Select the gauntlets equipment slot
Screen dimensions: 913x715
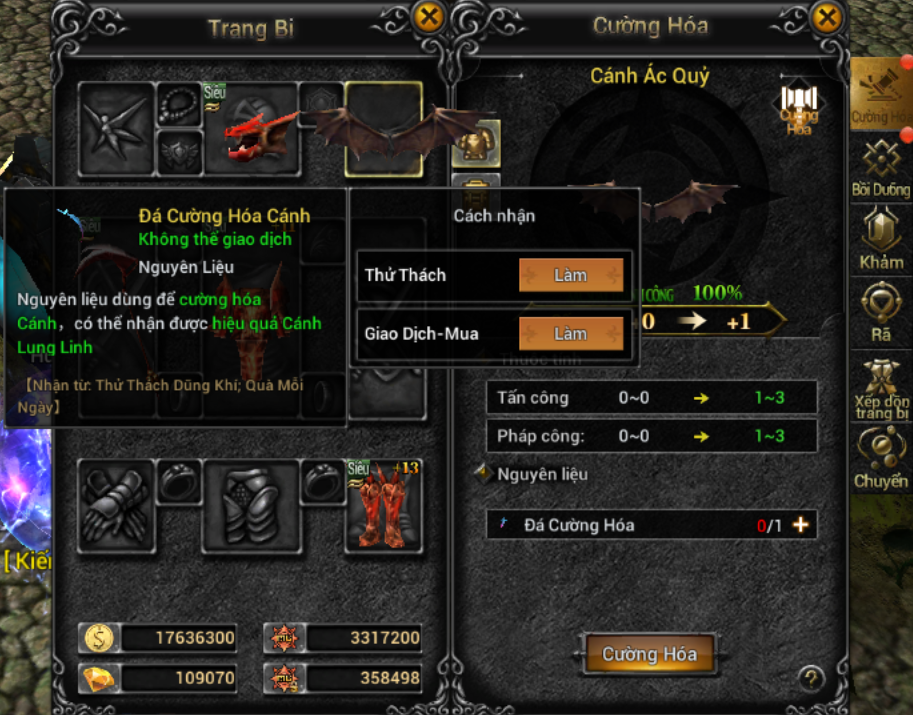pyautogui.click(x=113, y=505)
